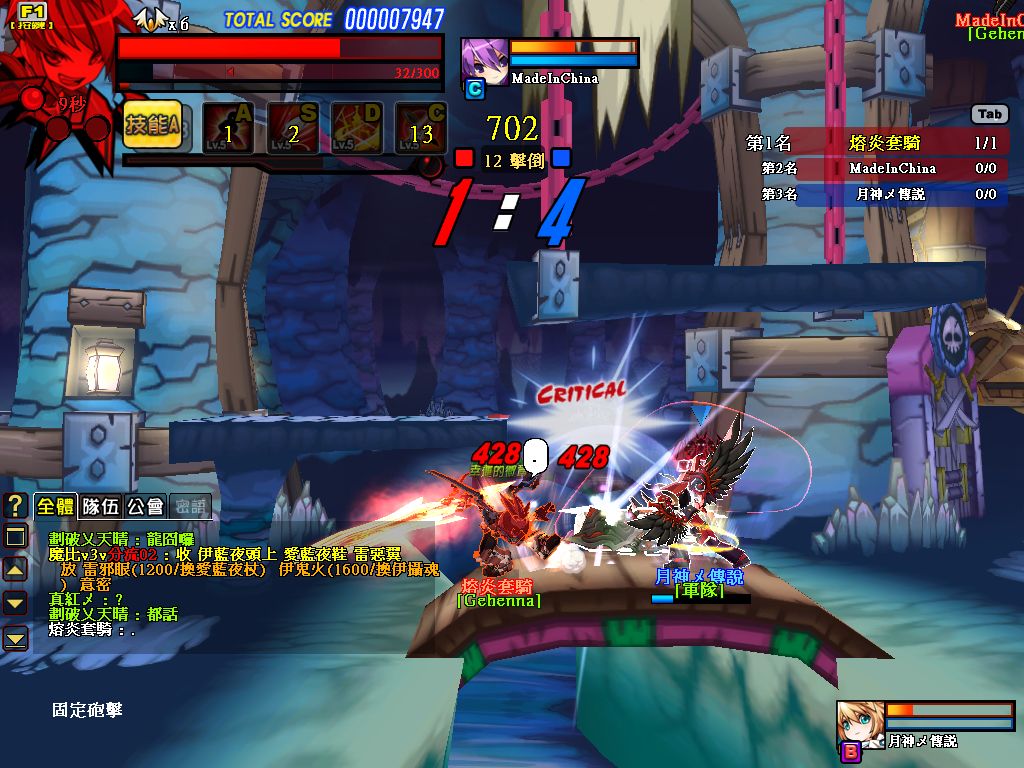The height and width of the screenshot is (768, 1024).
Task: Open the 隊伍 team chat tab
Action: [100, 506]
